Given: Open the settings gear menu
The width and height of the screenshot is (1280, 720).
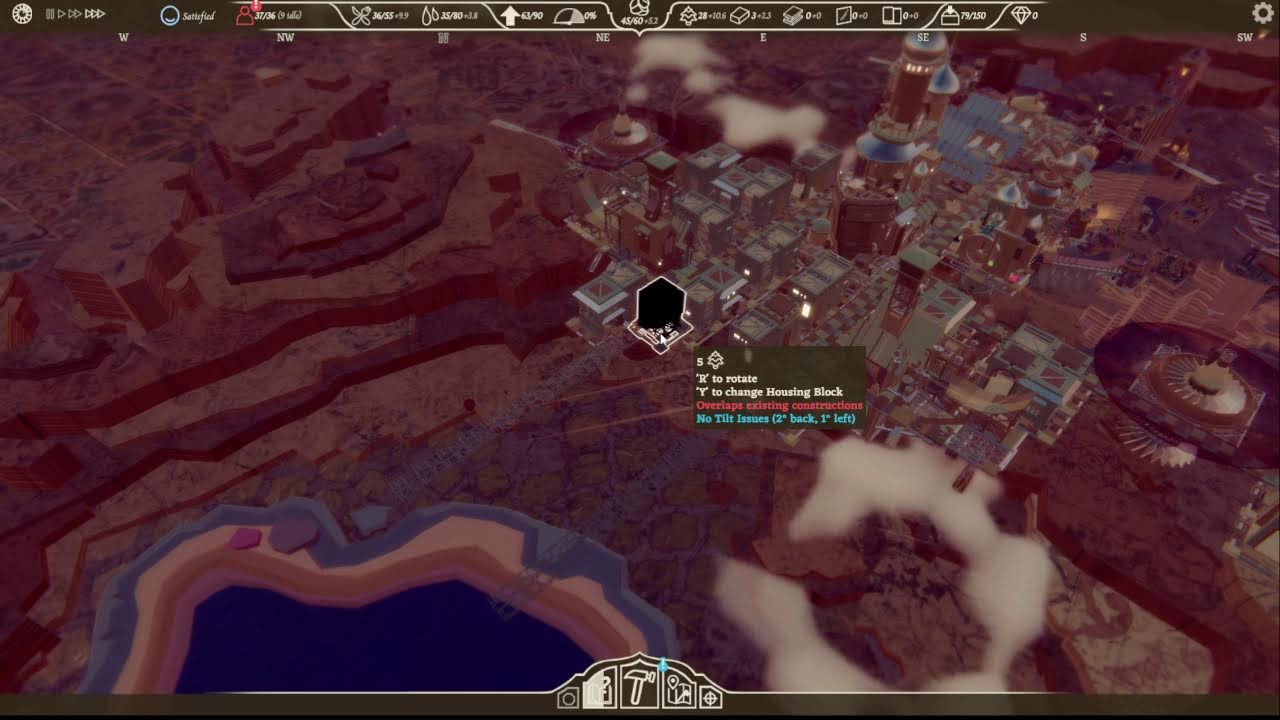Looking at the screenshot, I should coord(1262,13).
